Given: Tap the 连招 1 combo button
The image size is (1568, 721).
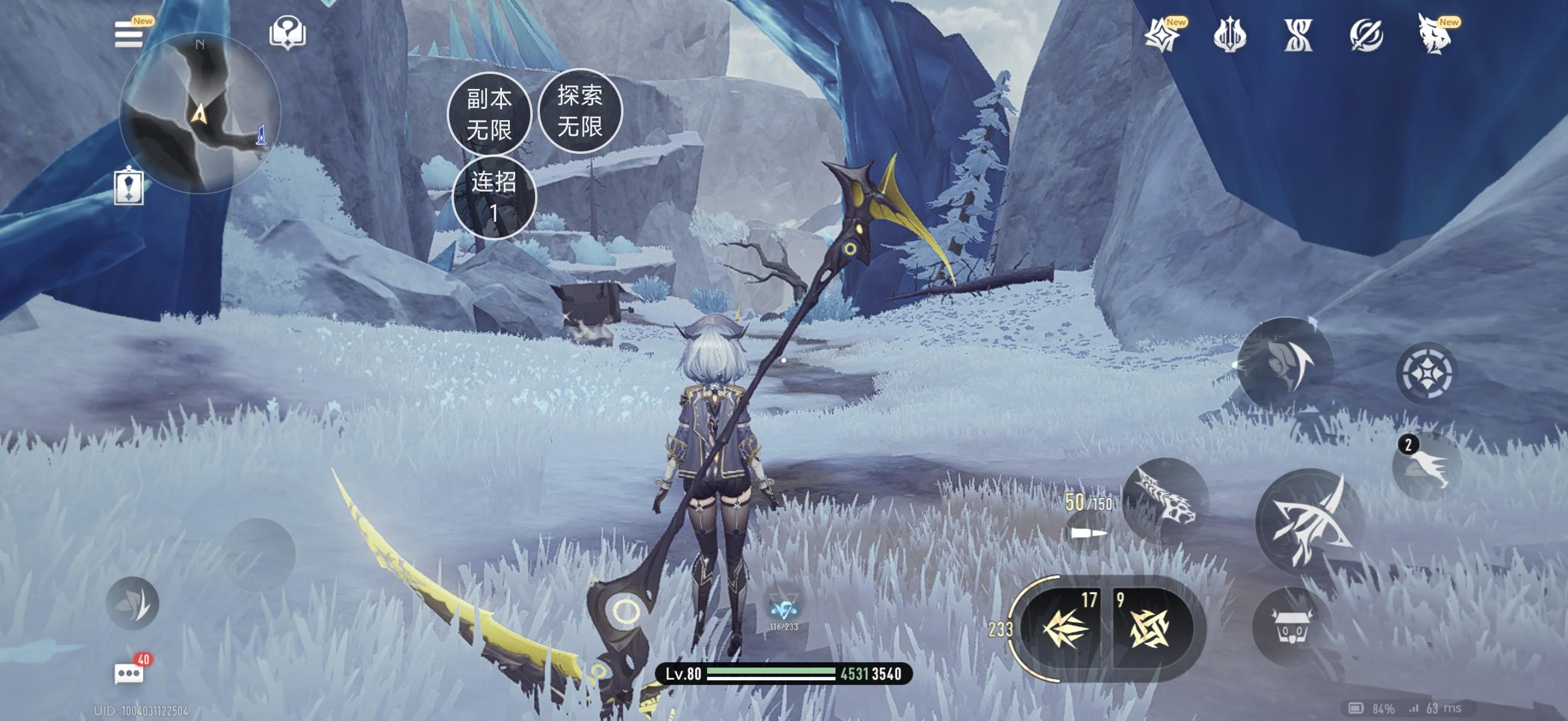Looking at the screenshot, I should click(x=494, y=197).
